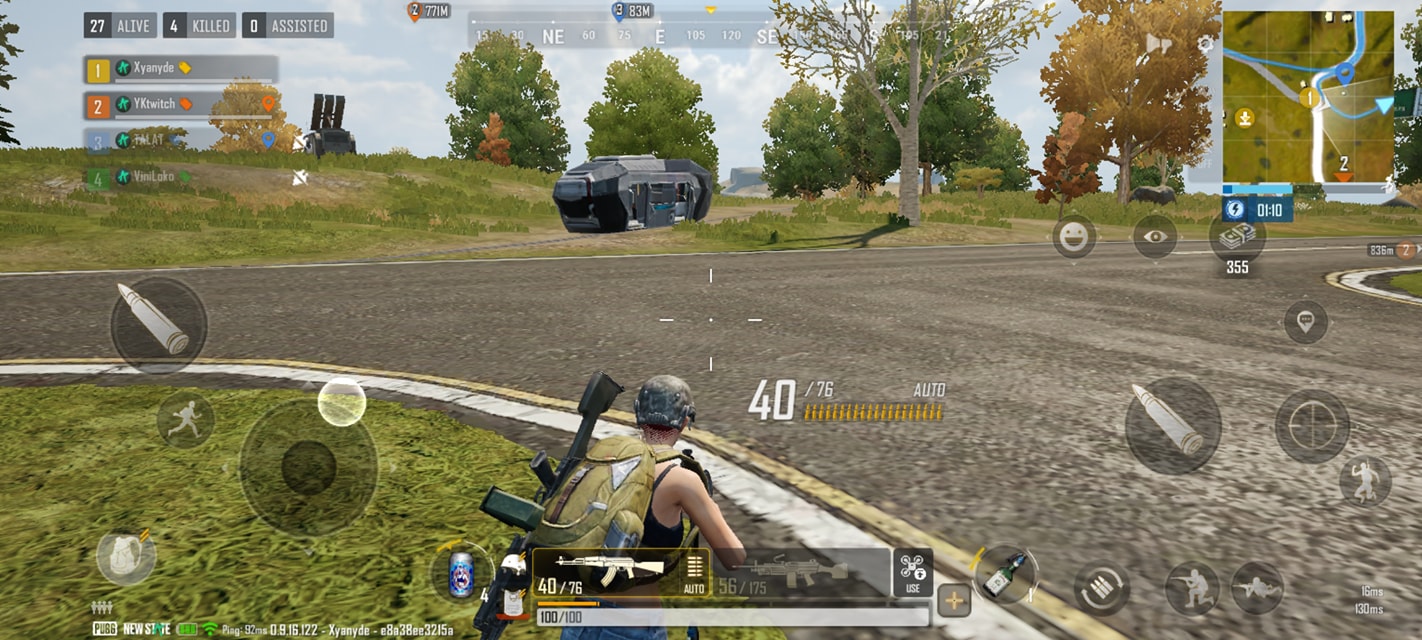Viewport: 1422px width, 640px height.
Task: Switch to the secondary machine gun slot
Action: (800, 573)
